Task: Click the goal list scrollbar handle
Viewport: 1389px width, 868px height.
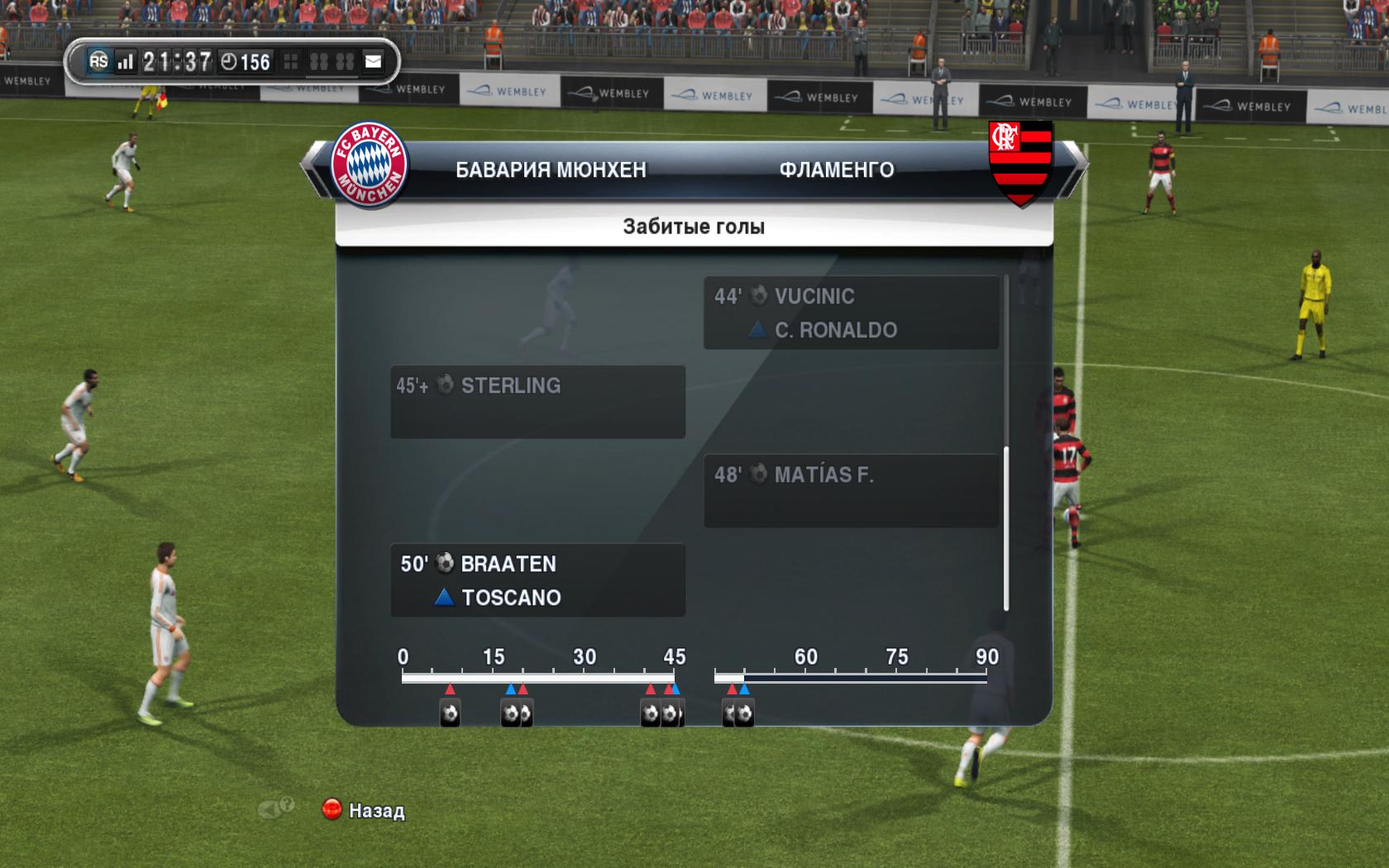Action: [x=1006, y=529]
